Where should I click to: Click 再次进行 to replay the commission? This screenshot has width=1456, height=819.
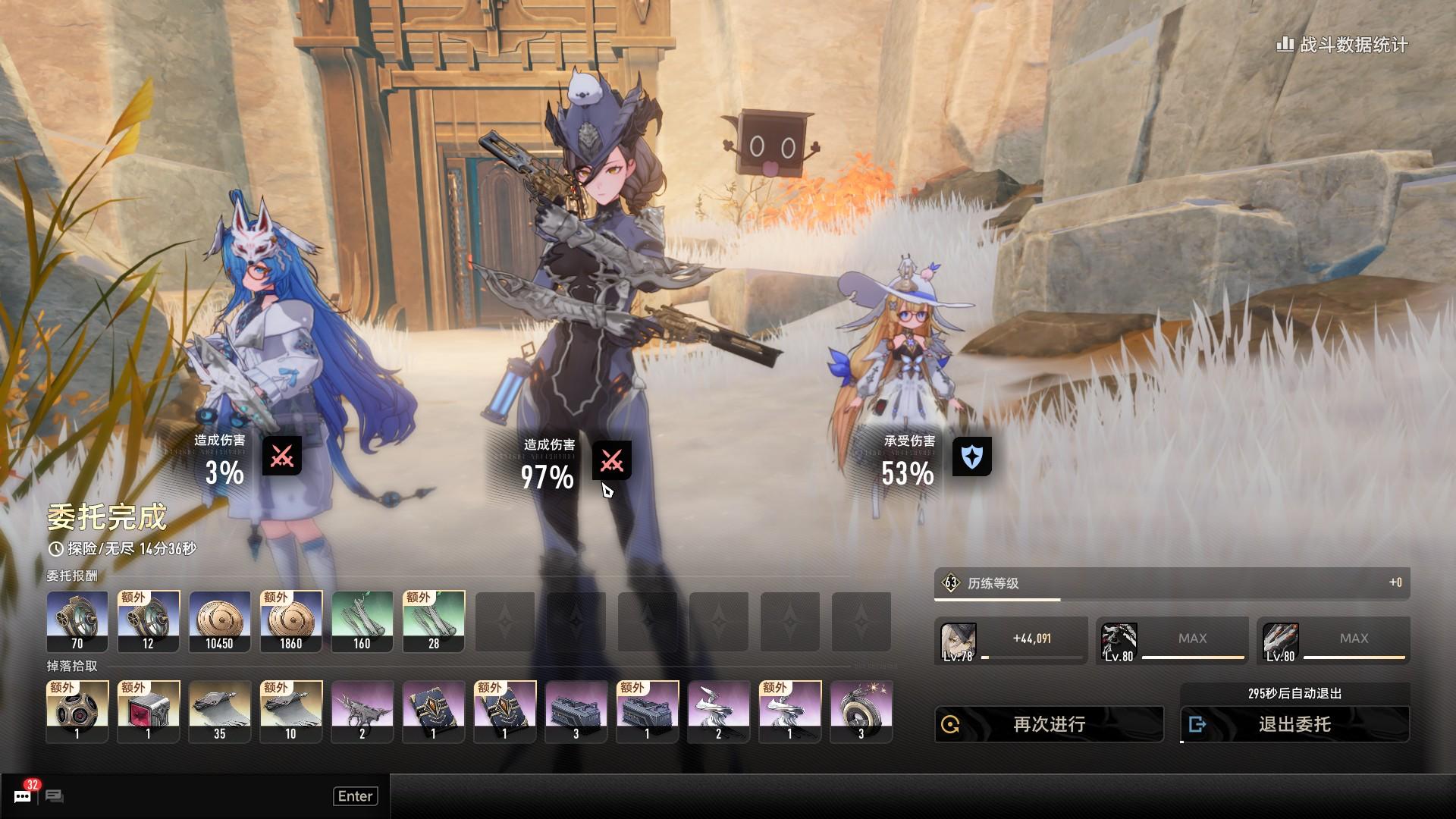click(x=1049, y=724)
